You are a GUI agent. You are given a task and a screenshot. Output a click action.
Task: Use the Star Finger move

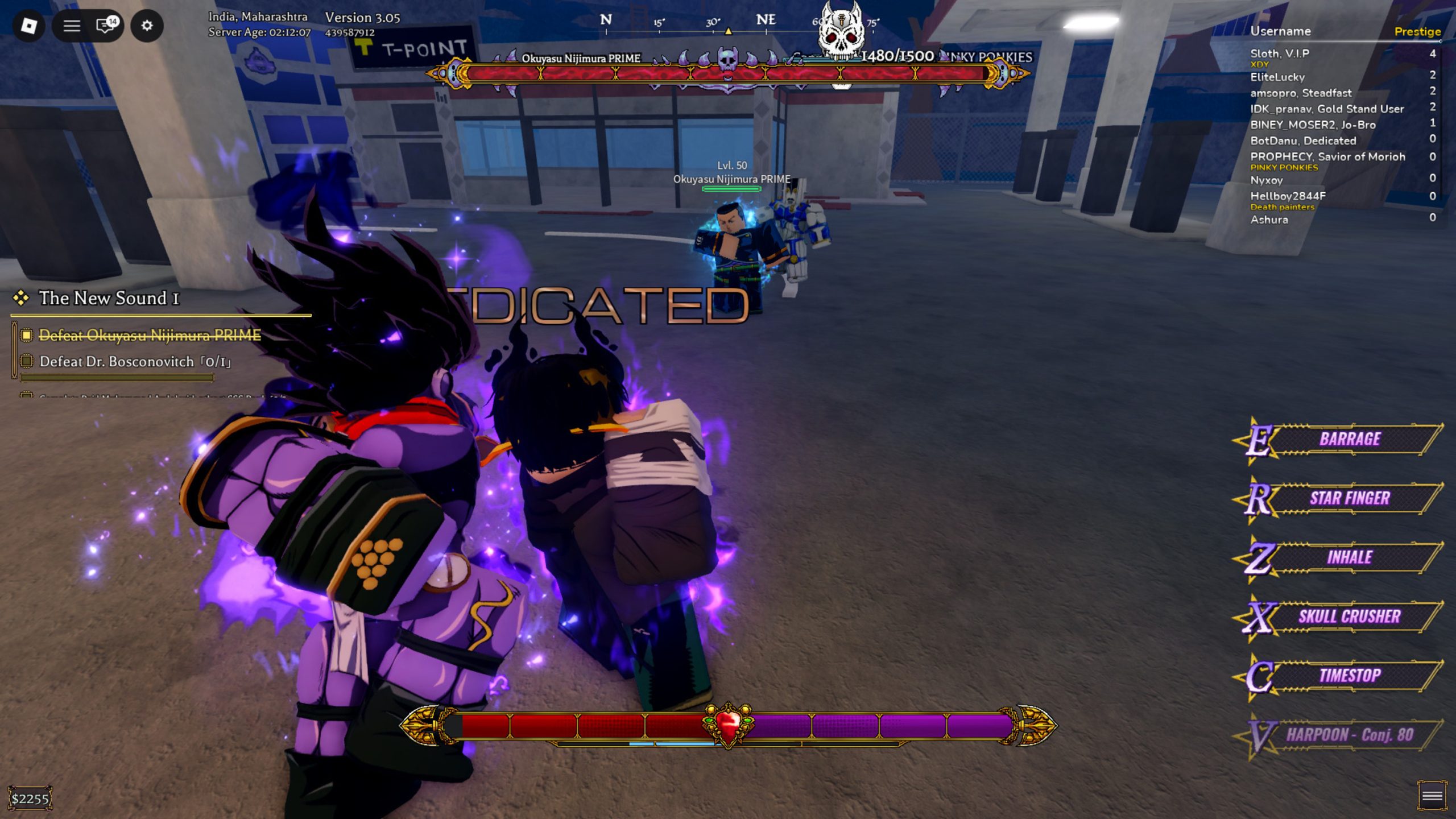[1349, 498]
